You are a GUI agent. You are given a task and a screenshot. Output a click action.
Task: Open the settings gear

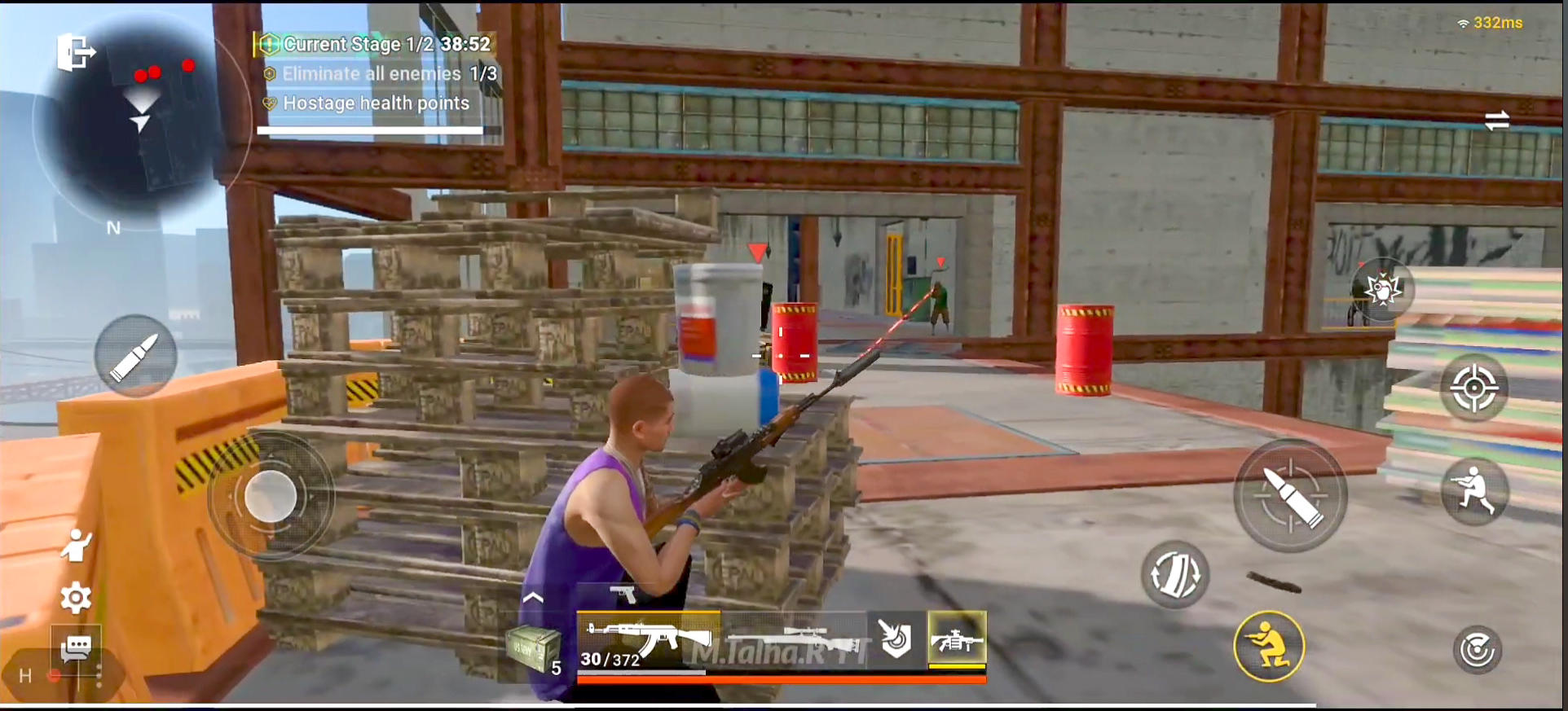(76, 597)
